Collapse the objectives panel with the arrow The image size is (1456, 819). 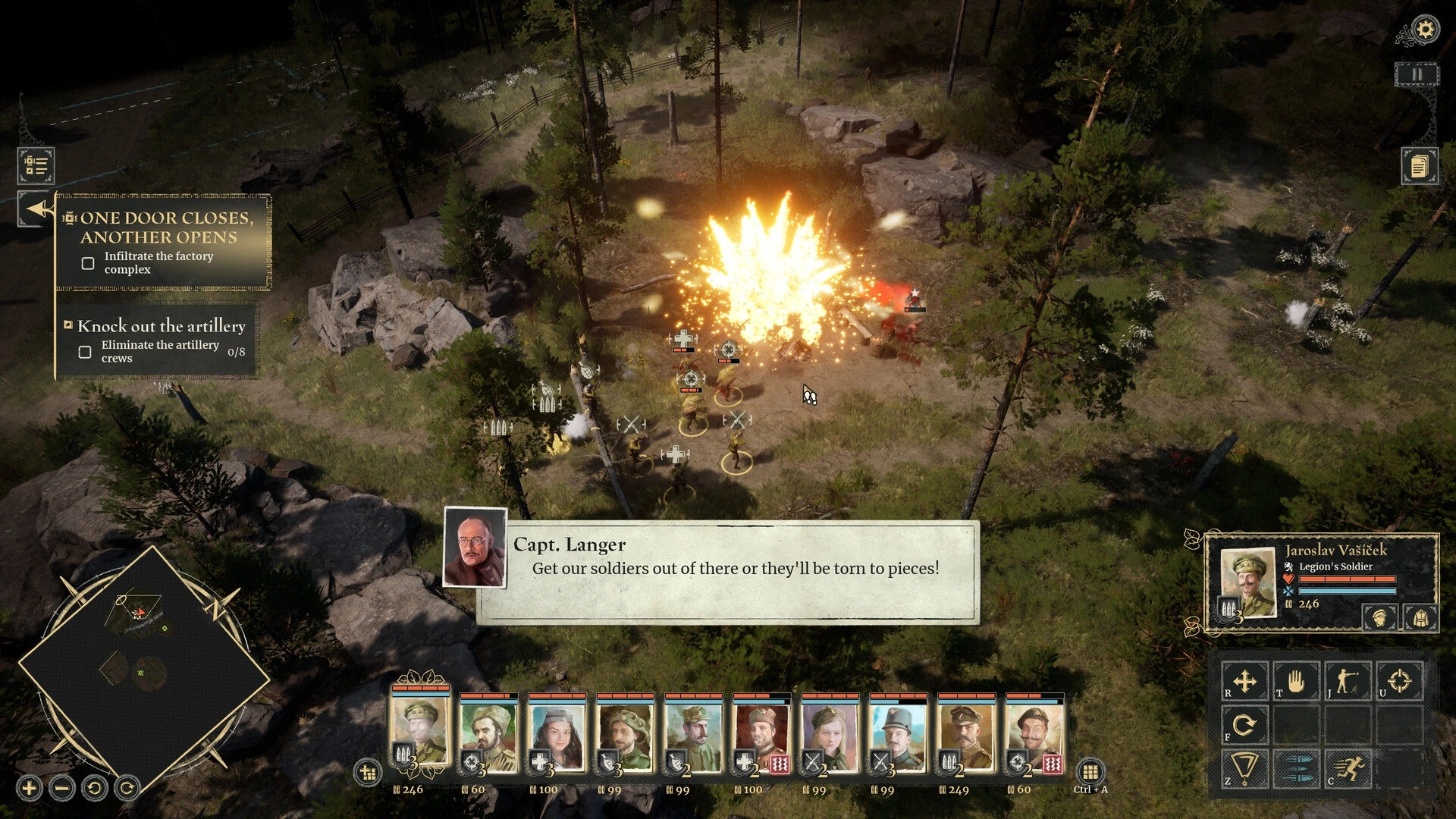coord(36,209)
